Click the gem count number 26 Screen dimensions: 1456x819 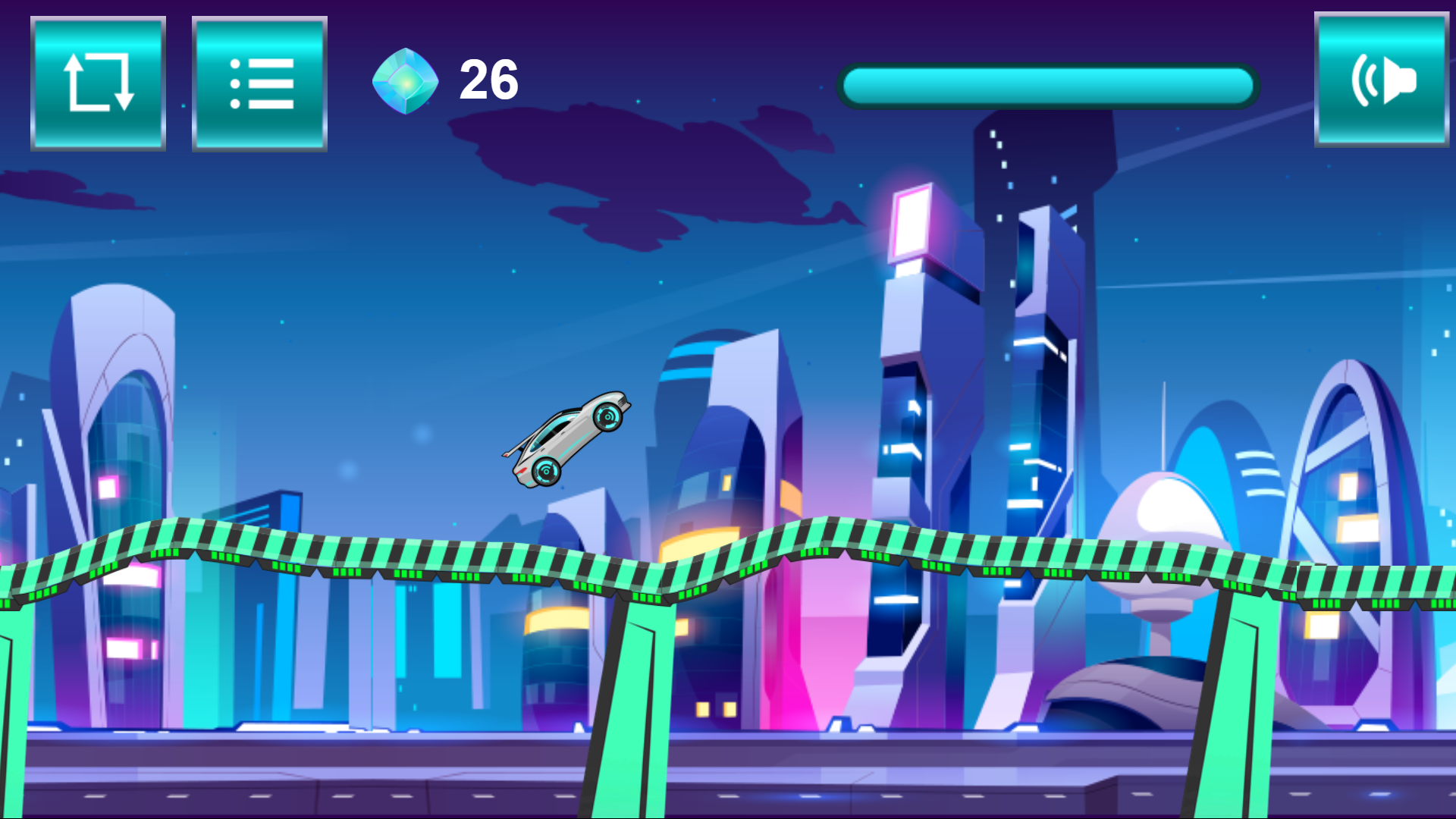coord(488,79)
